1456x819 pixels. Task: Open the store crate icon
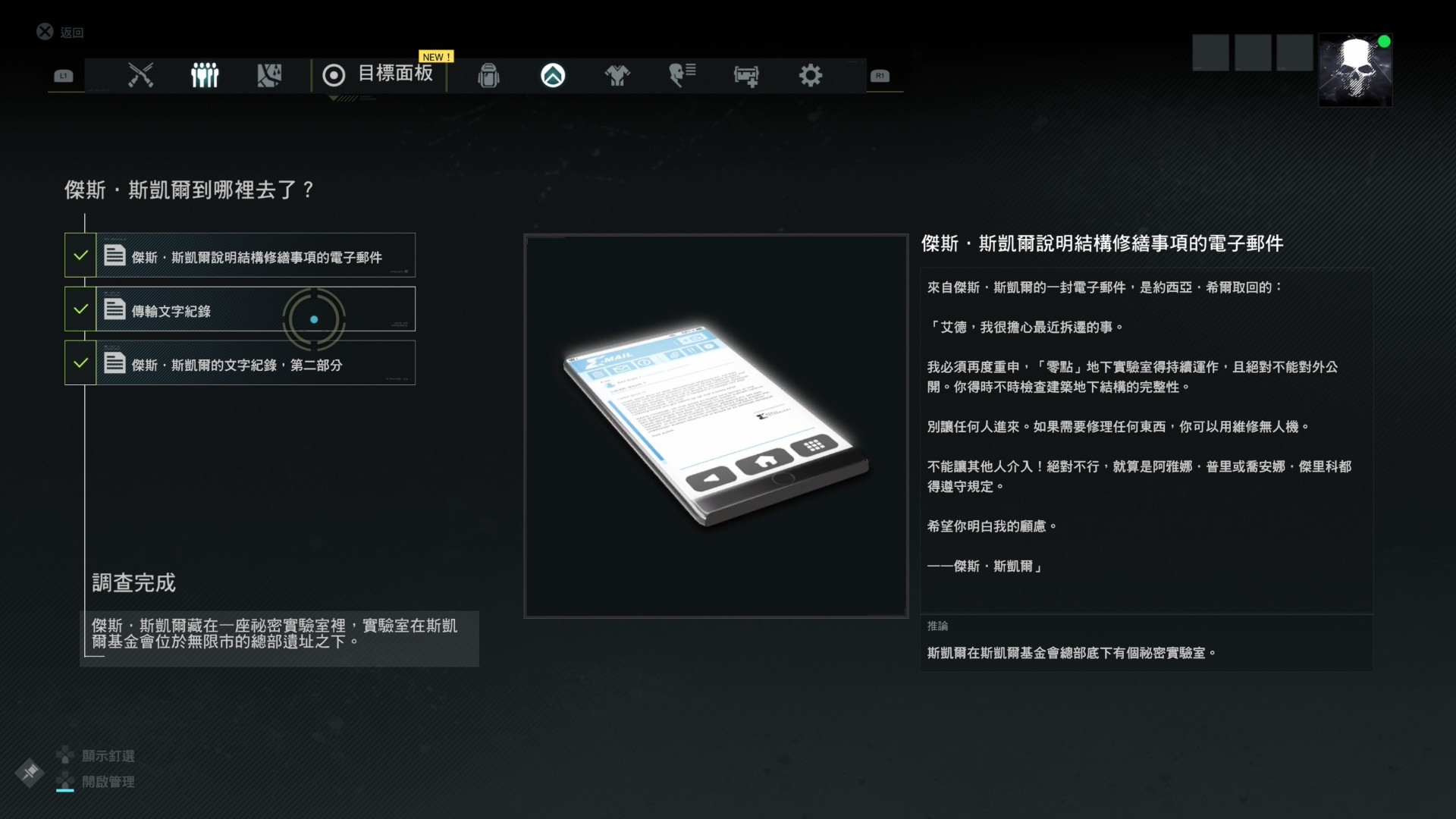pos(746,76)
